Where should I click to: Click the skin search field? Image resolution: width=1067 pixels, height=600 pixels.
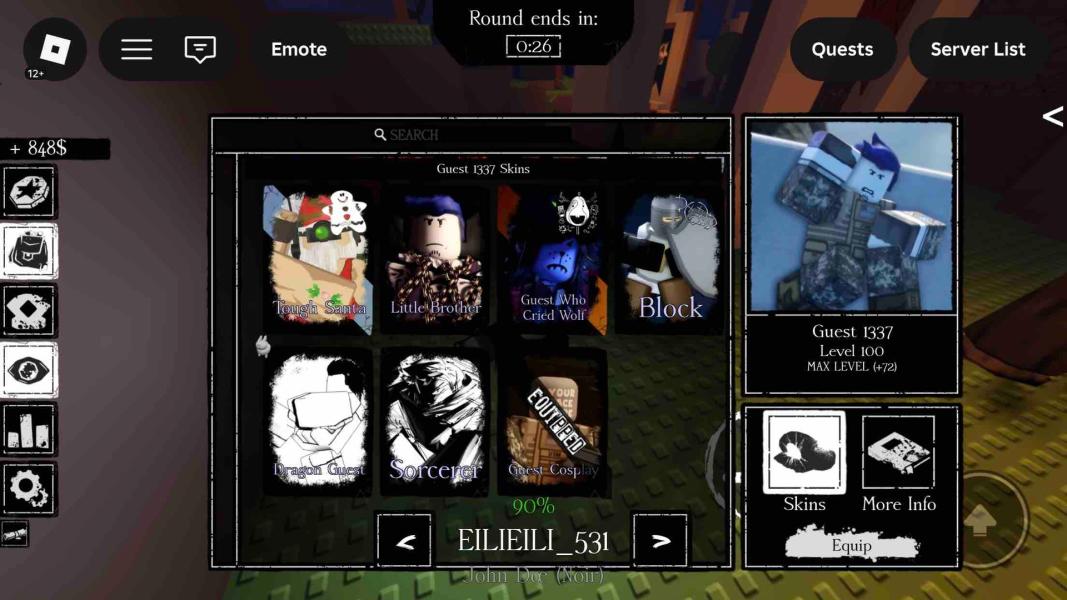pyautogui.click(x=470, y=134)
